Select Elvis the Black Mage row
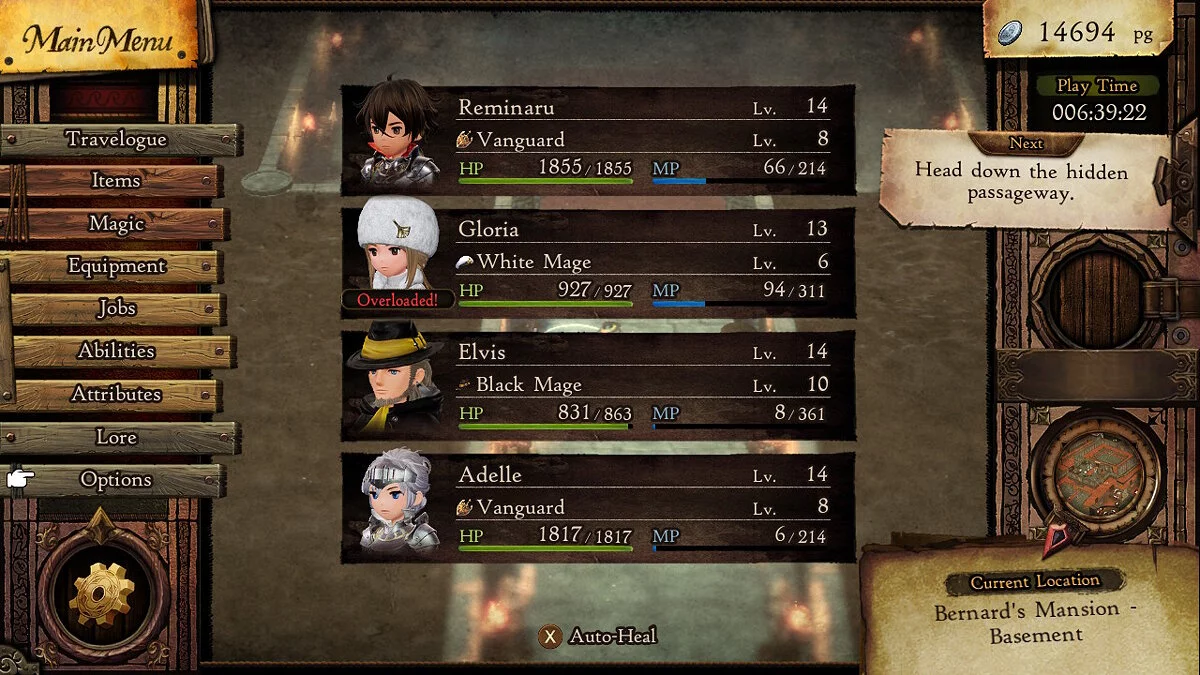Viewport: 1200px width, 675px height. tap(598, 385)
